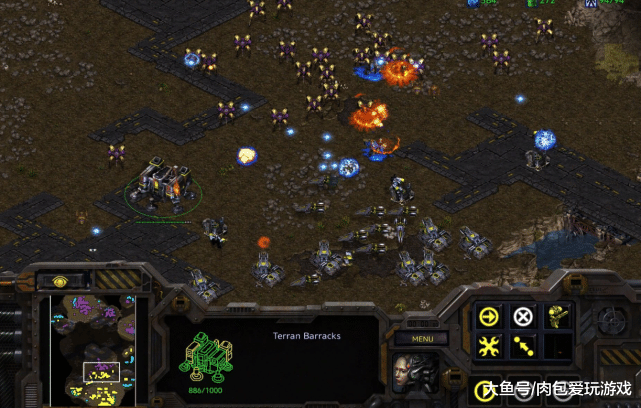Choose the Patrol command dotted arrow icon
This screenshot has width=641, height=408.
coord(523,347)
